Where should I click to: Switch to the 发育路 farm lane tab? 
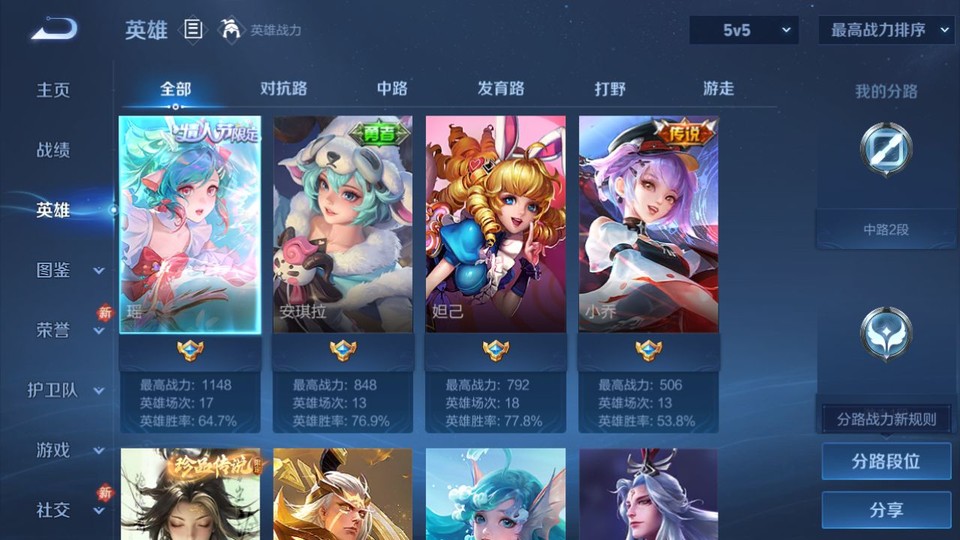(501, 89)
